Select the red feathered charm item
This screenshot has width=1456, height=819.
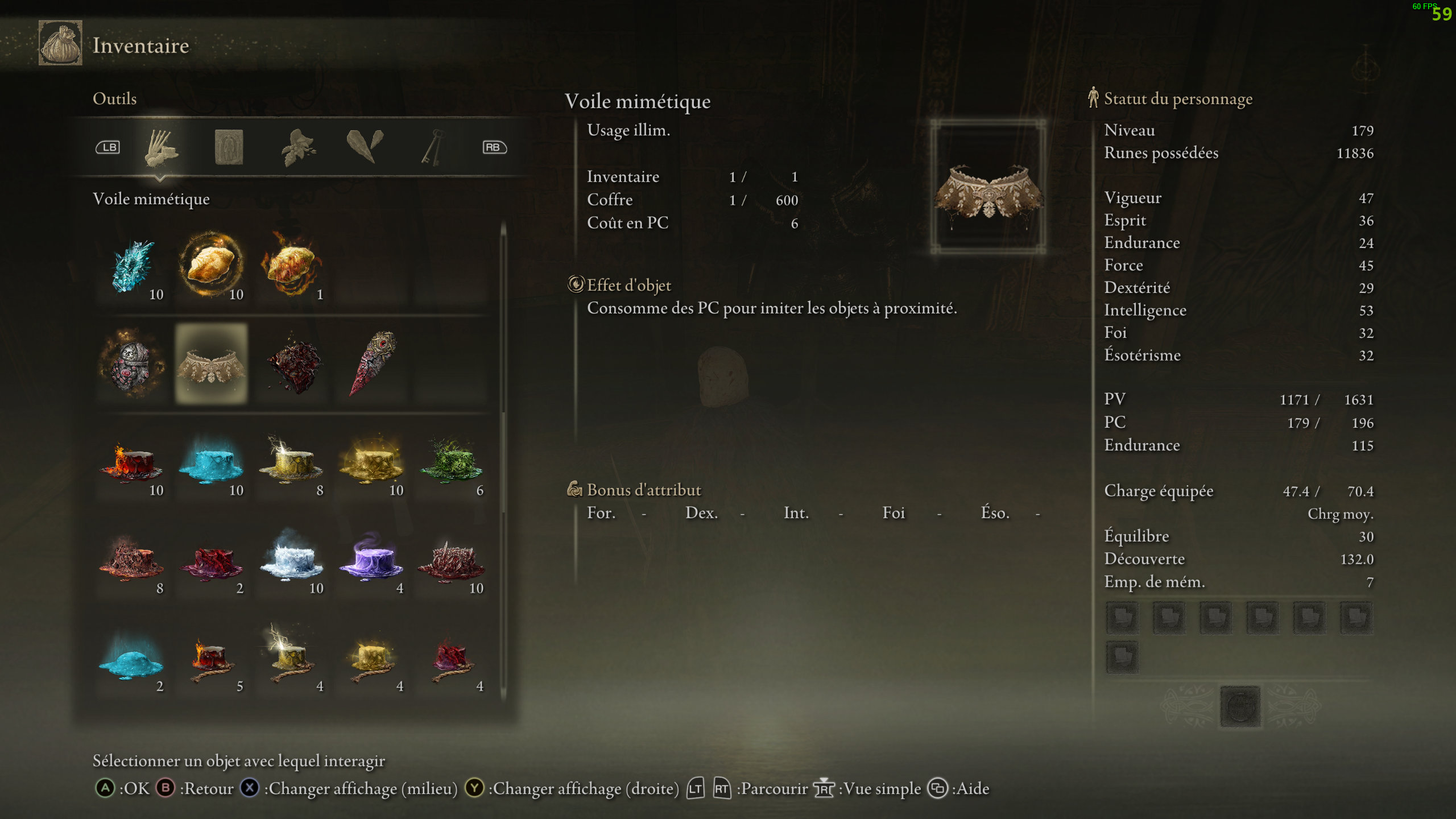click(372, 364)
